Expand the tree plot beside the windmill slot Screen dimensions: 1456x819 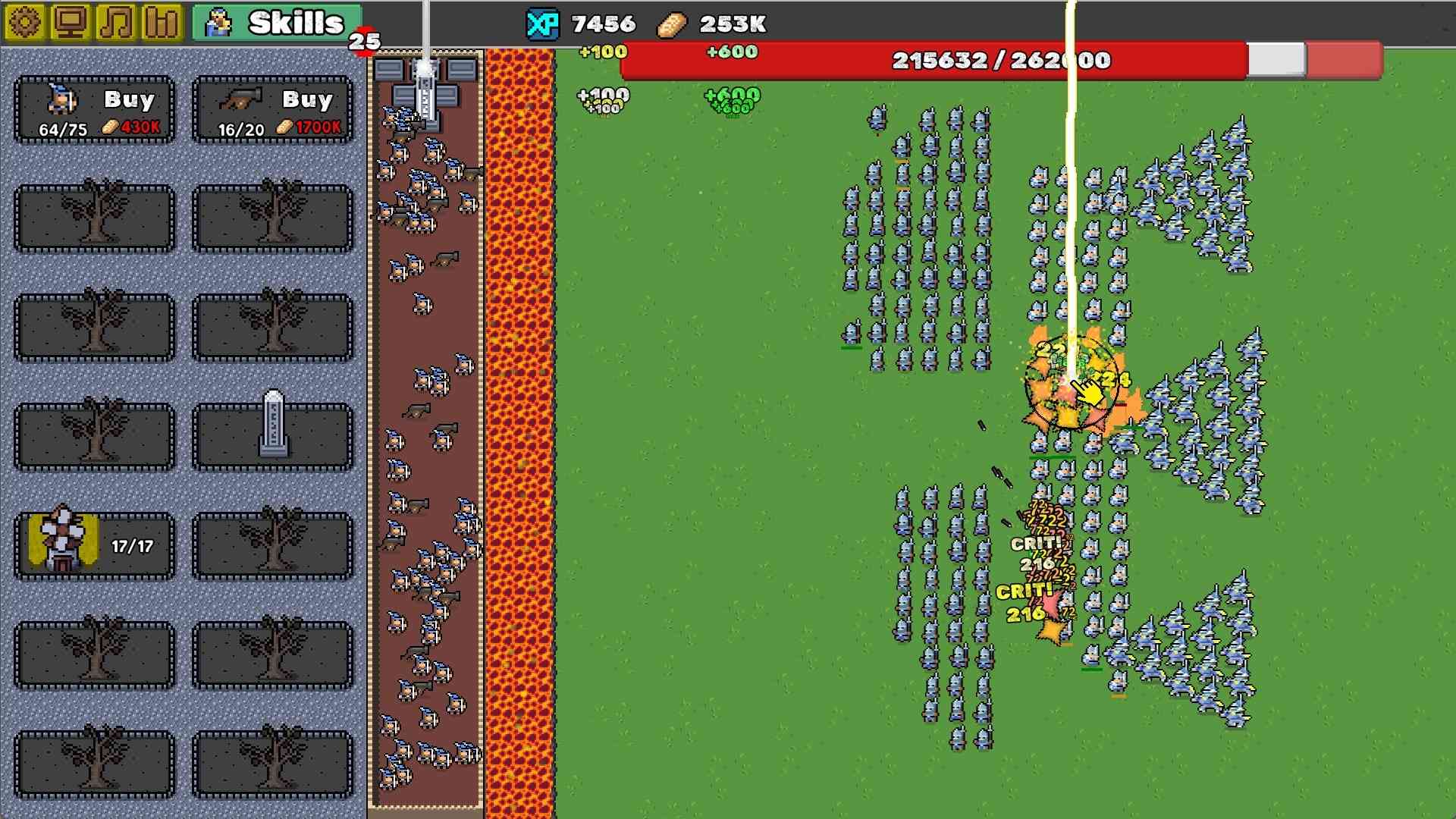click(272, 544)
